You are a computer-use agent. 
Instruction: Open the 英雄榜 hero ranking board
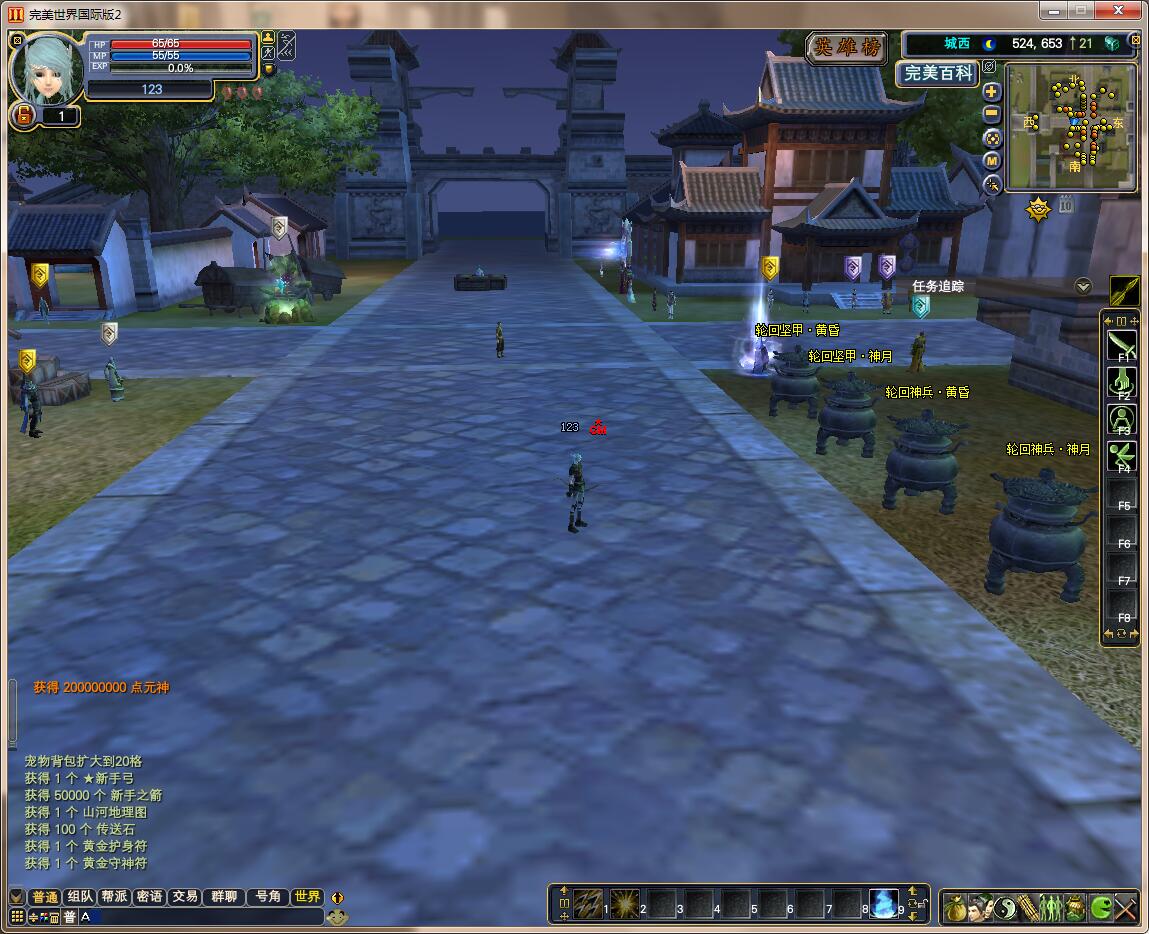point(846,47)
